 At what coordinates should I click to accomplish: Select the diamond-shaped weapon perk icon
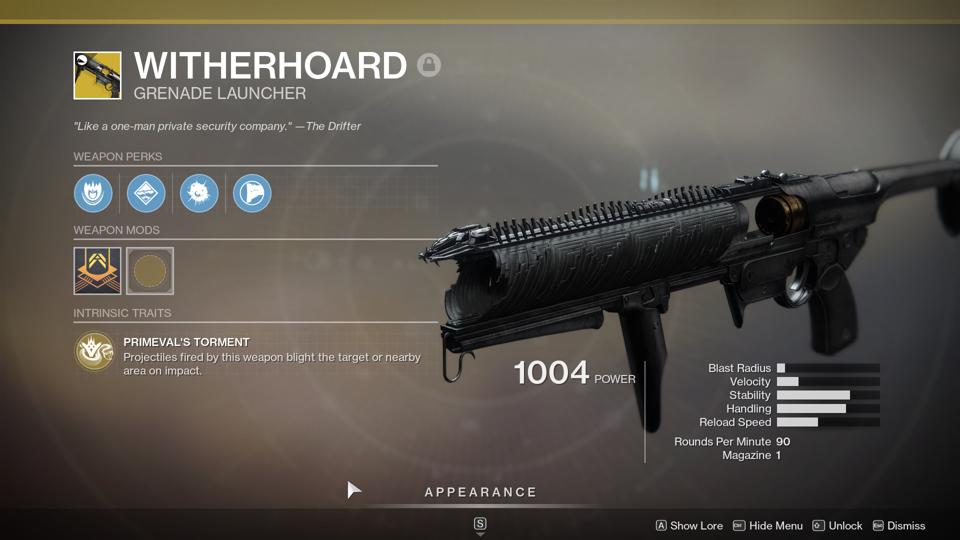click(x=146, y=193)
